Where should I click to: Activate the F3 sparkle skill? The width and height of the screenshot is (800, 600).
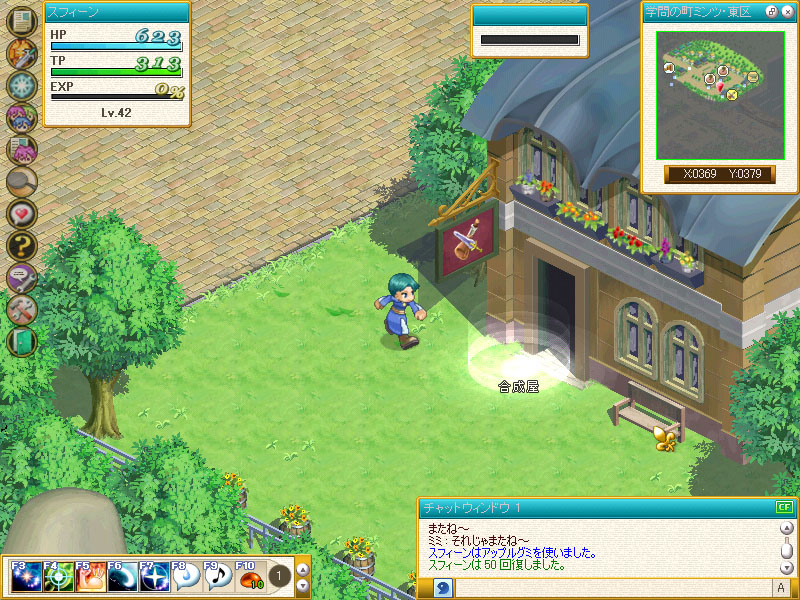pos(27,577)
